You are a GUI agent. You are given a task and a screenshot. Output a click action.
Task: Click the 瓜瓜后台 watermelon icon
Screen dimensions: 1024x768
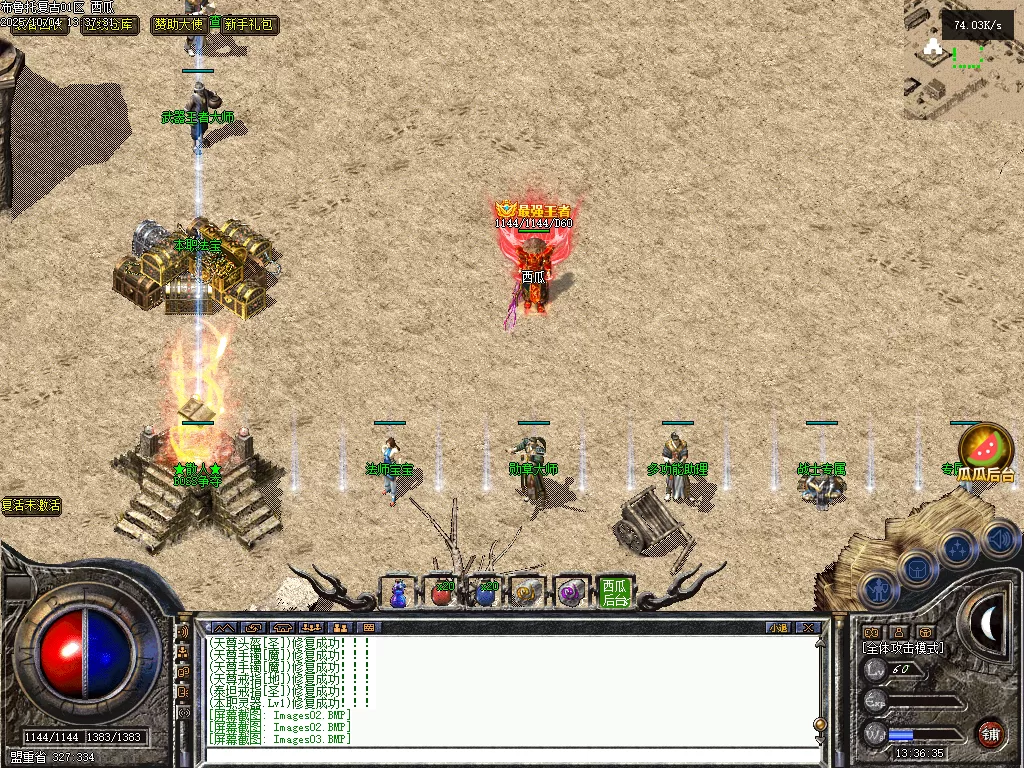pos(985,452)
